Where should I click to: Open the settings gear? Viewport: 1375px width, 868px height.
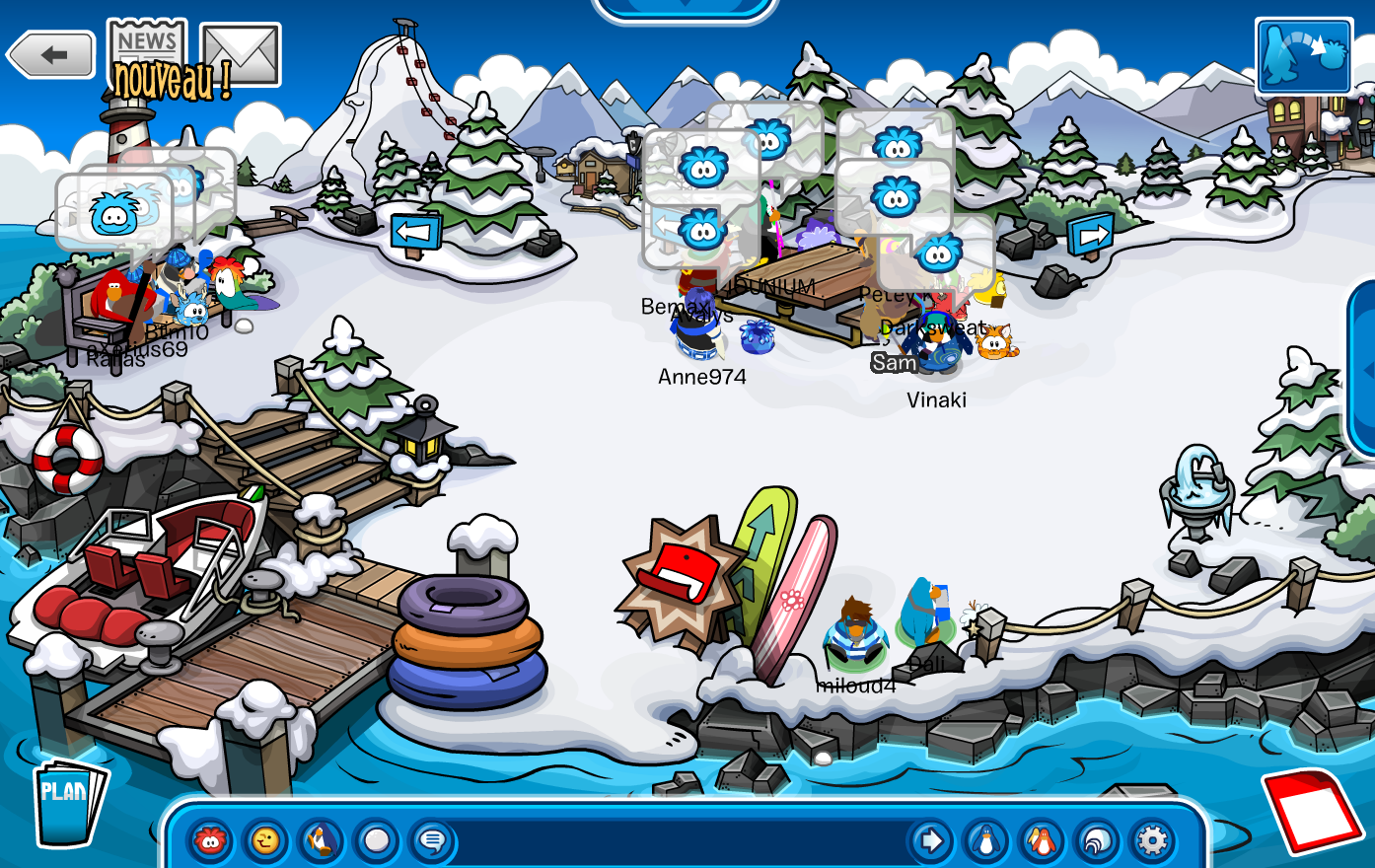[1152, 841]
